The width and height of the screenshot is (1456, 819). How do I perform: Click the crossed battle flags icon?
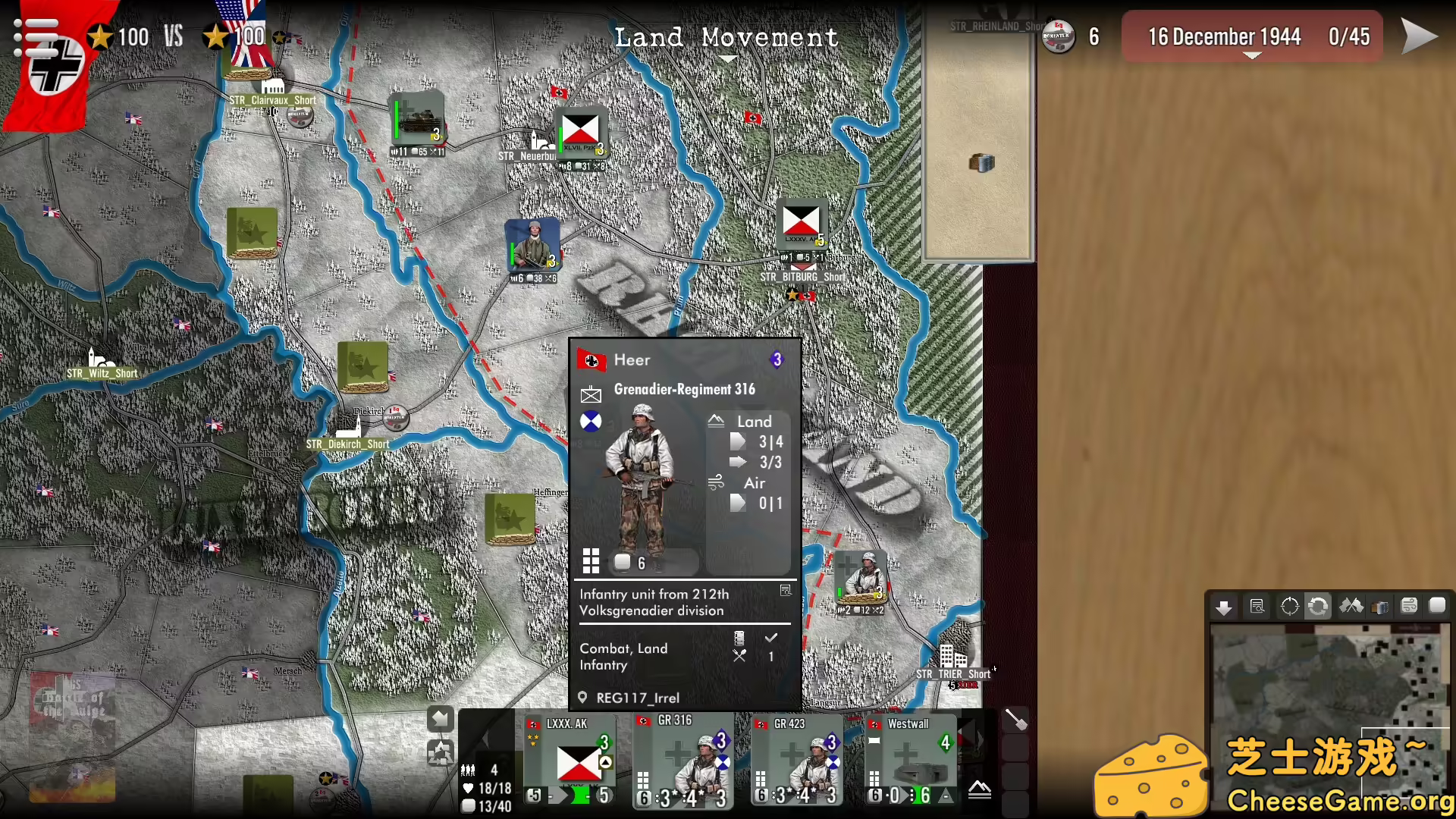pos(1351,607)
